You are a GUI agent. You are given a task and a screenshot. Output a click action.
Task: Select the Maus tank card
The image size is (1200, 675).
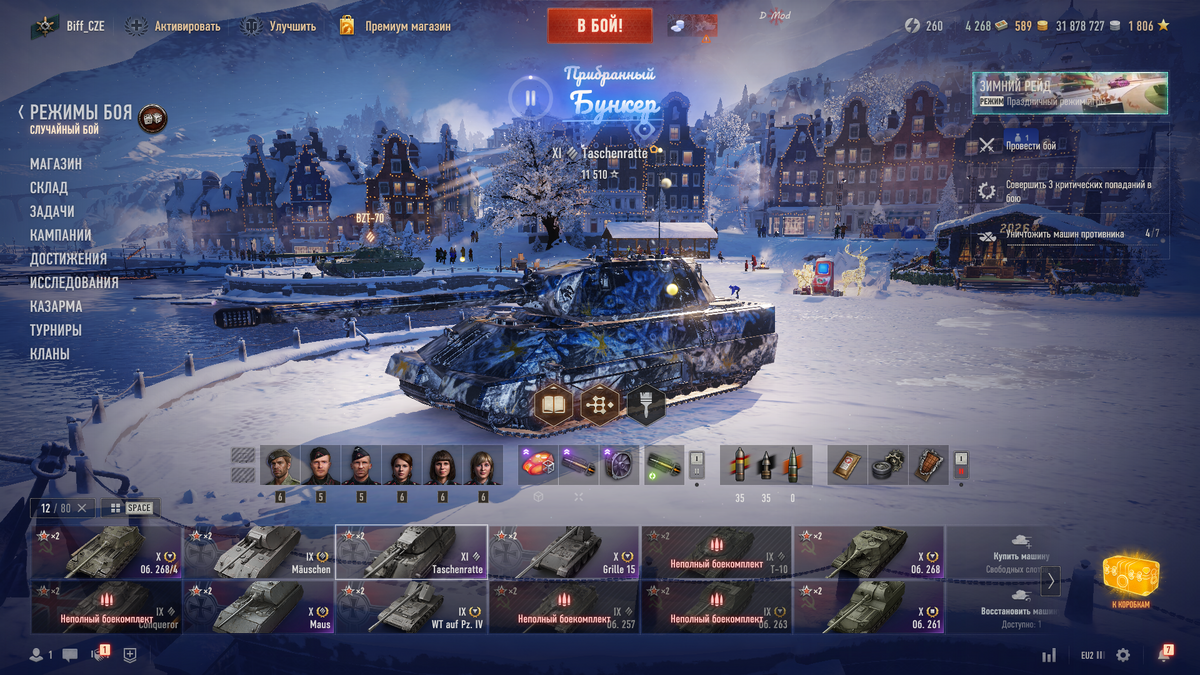[258, 607]
